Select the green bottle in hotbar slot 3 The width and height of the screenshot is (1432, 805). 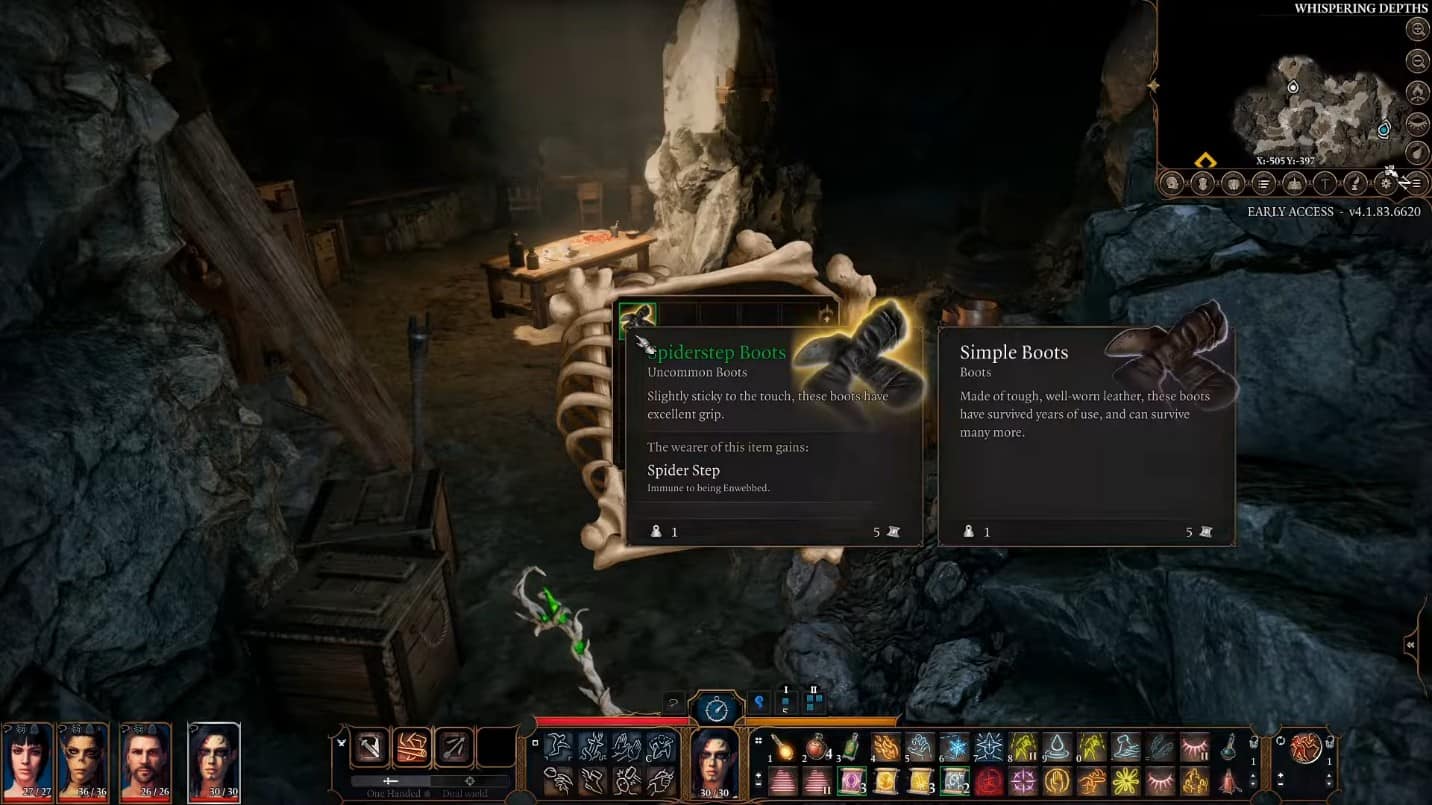851,747
